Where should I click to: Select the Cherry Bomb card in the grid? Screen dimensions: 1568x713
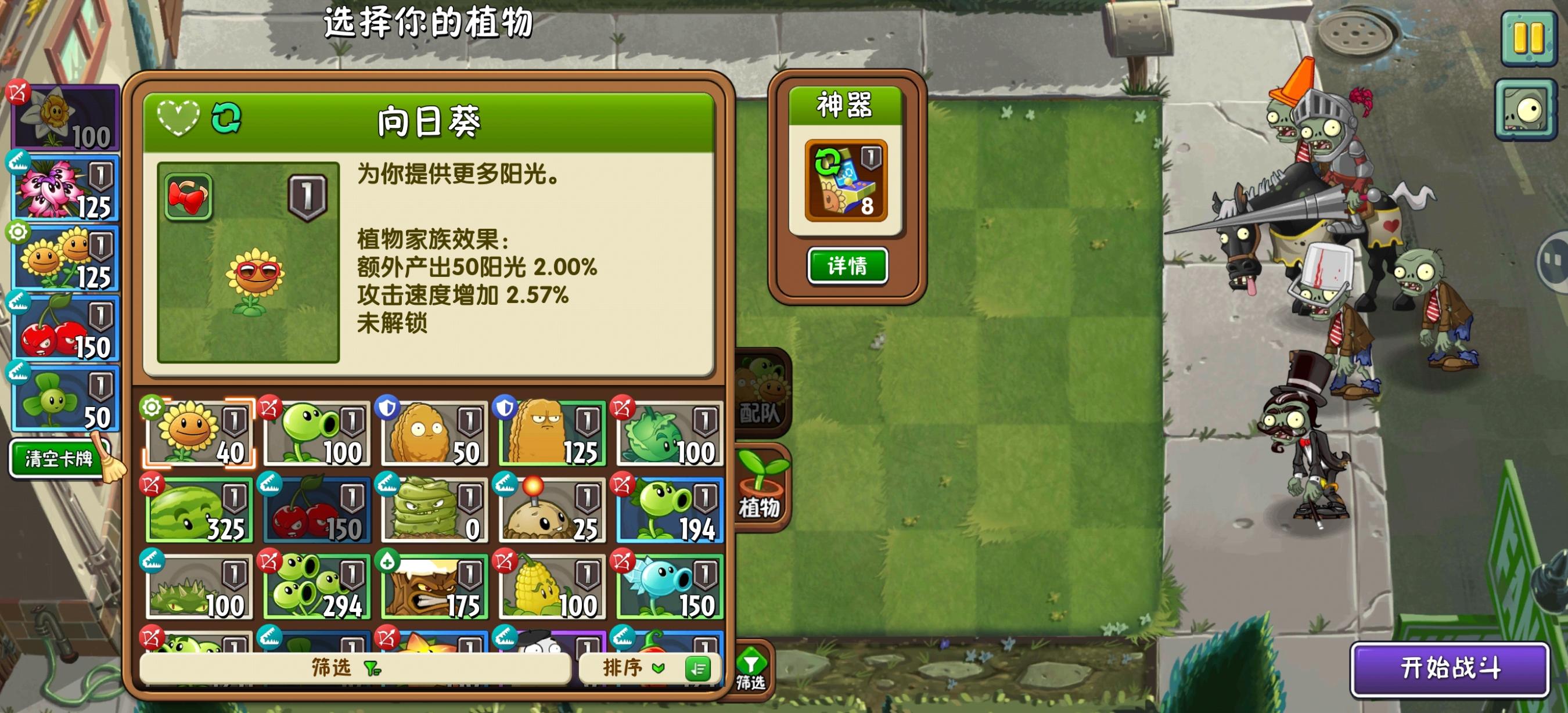click(x=317, y=510)
